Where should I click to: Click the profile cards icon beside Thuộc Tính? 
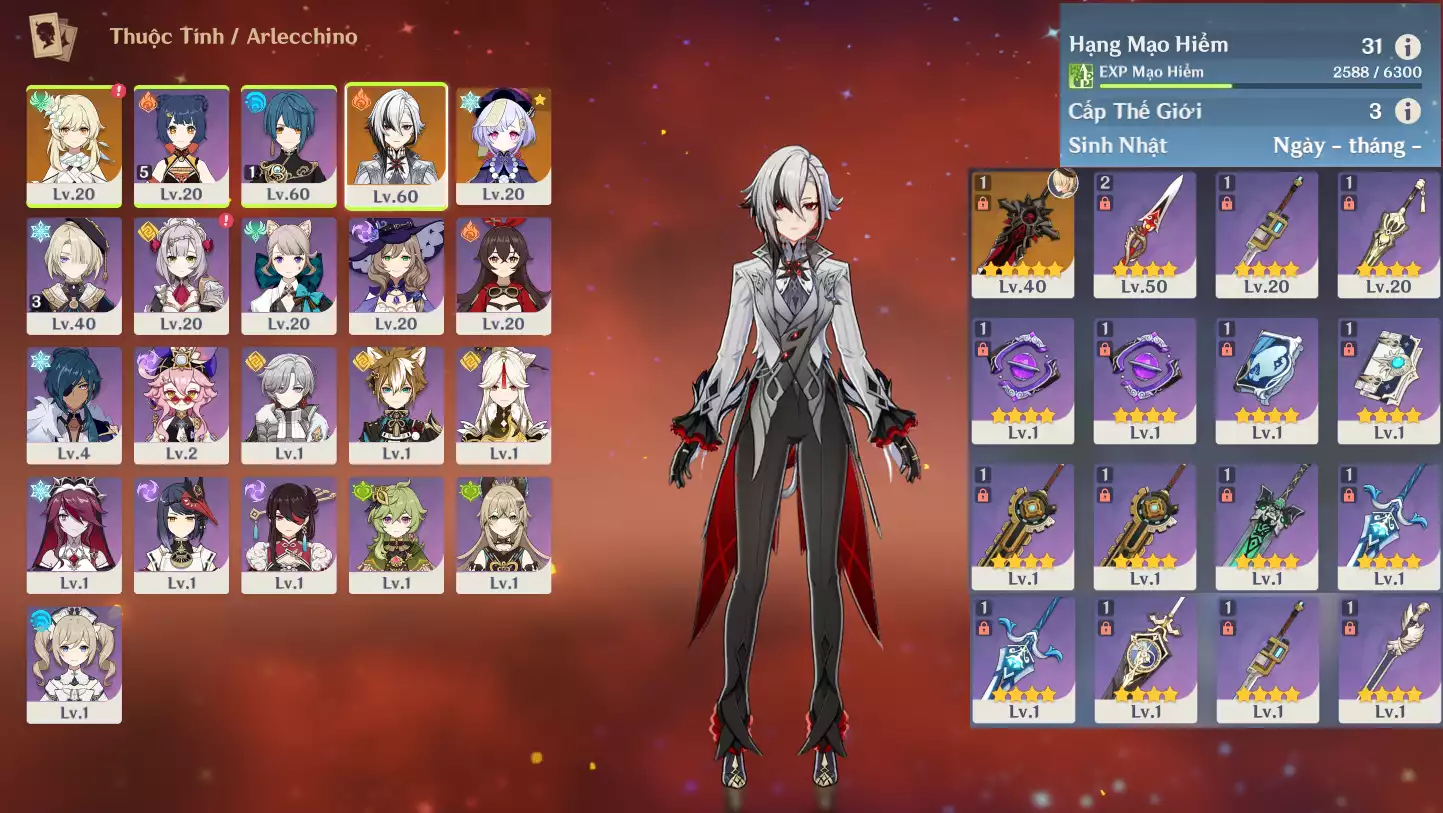click(x=50, y=37)
